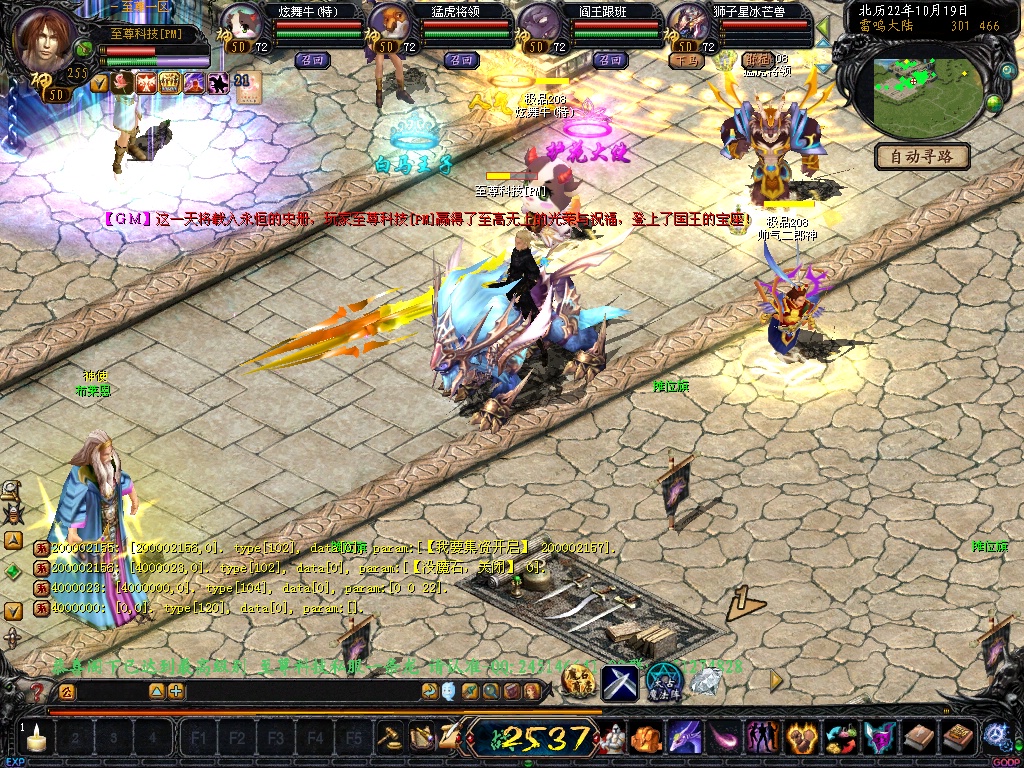The height and width of the screenshot is (768, 1024).
Task: Click the 自动寻路 auto-pathfinding button
Action: coord(922,156)
